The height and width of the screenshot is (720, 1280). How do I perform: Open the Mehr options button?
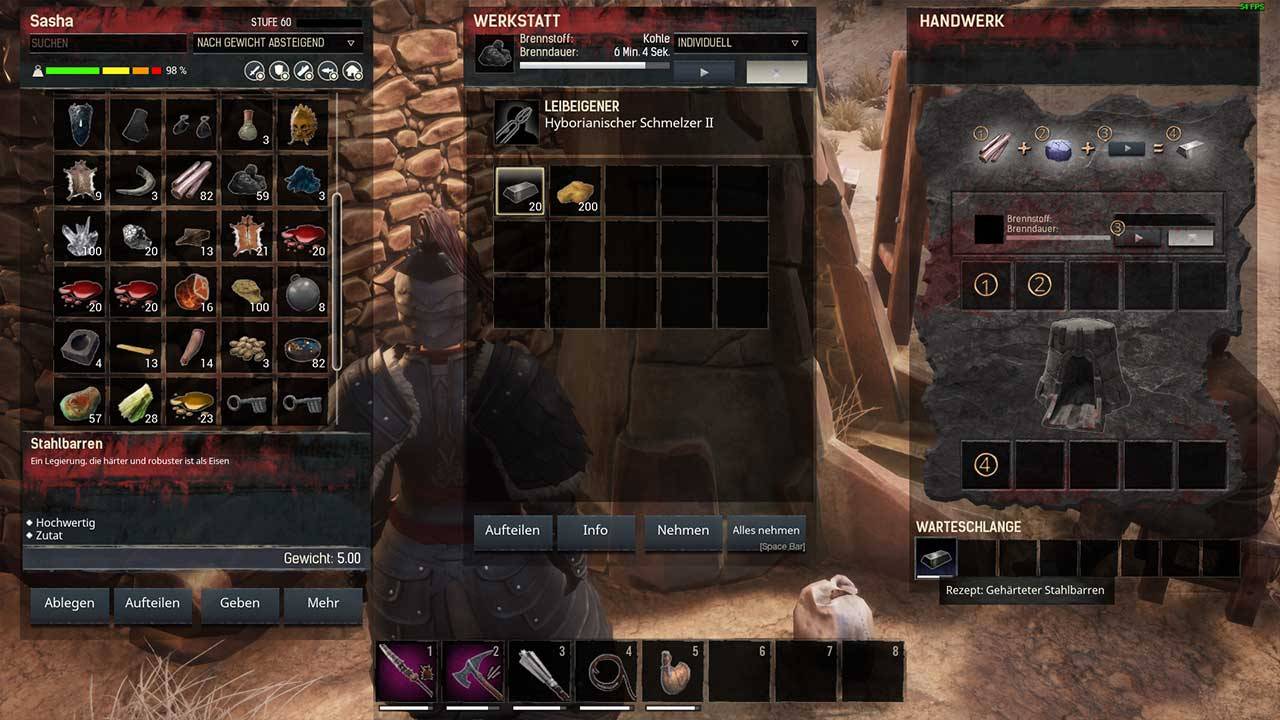point(323,603)
